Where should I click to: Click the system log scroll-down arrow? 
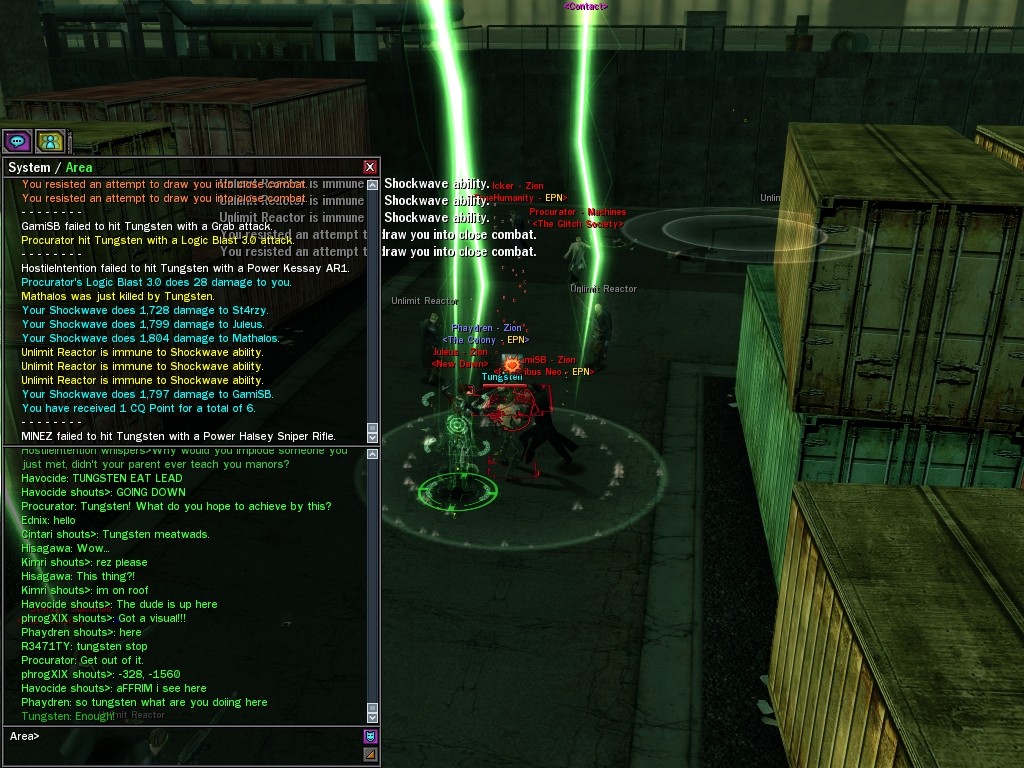point(373,437)
